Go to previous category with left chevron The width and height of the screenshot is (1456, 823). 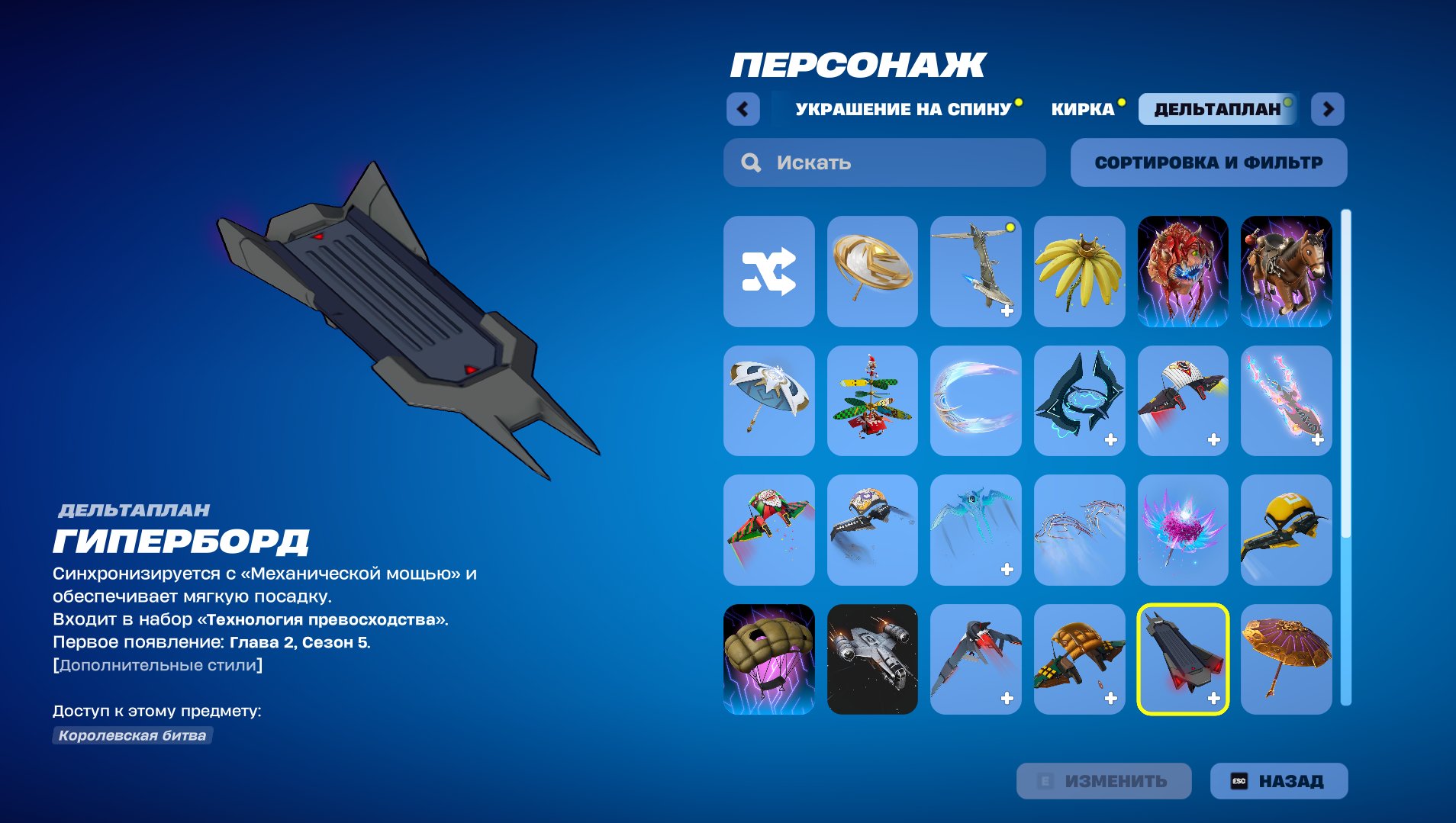pyautogui.click(x=743, y=108)
